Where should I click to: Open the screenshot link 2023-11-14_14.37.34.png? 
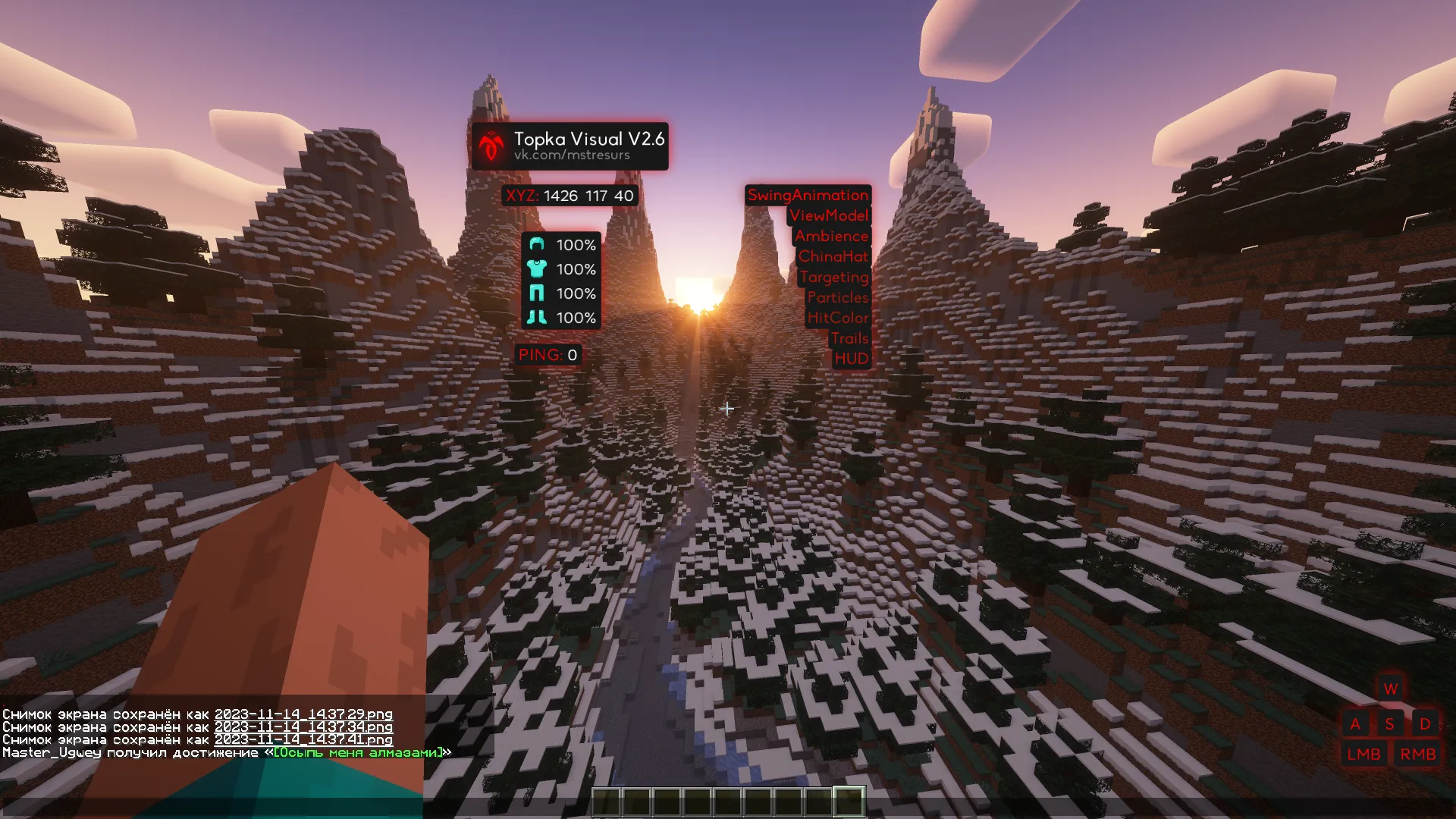pyautogui.click(x=303, y=727)
